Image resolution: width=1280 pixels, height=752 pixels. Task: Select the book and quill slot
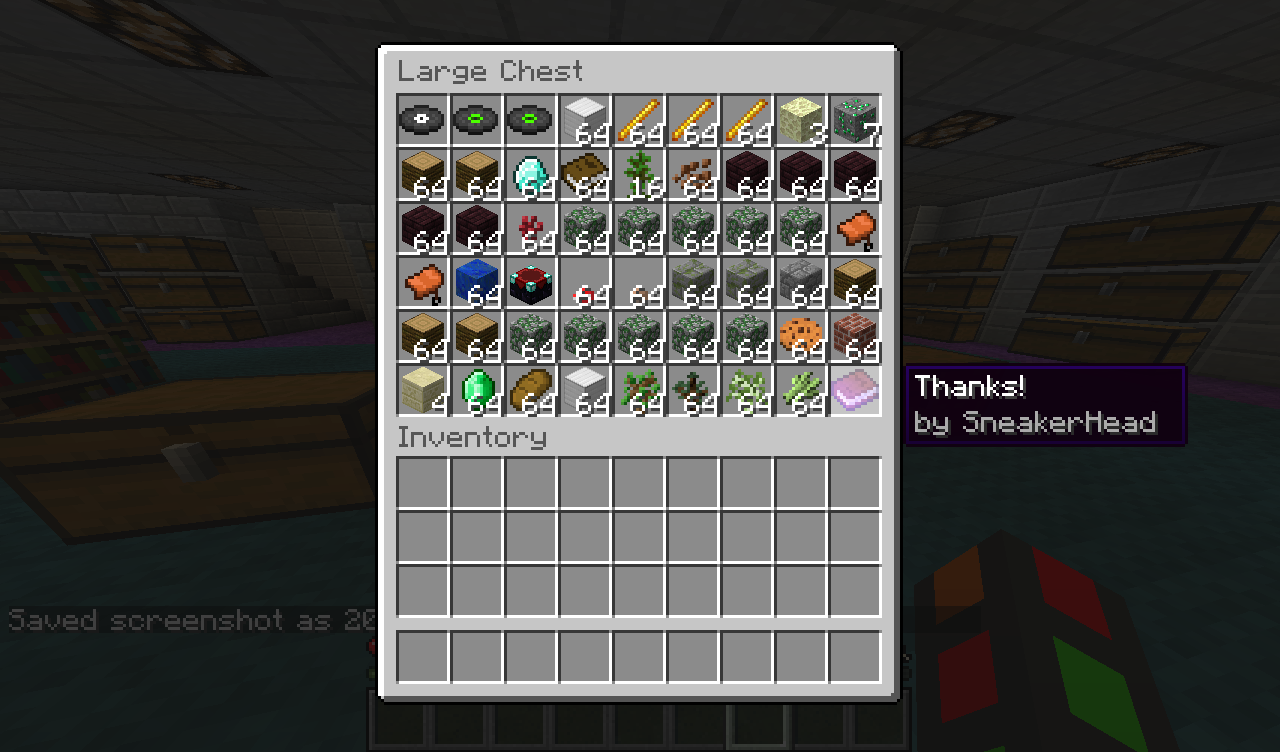tap(584, 174)
